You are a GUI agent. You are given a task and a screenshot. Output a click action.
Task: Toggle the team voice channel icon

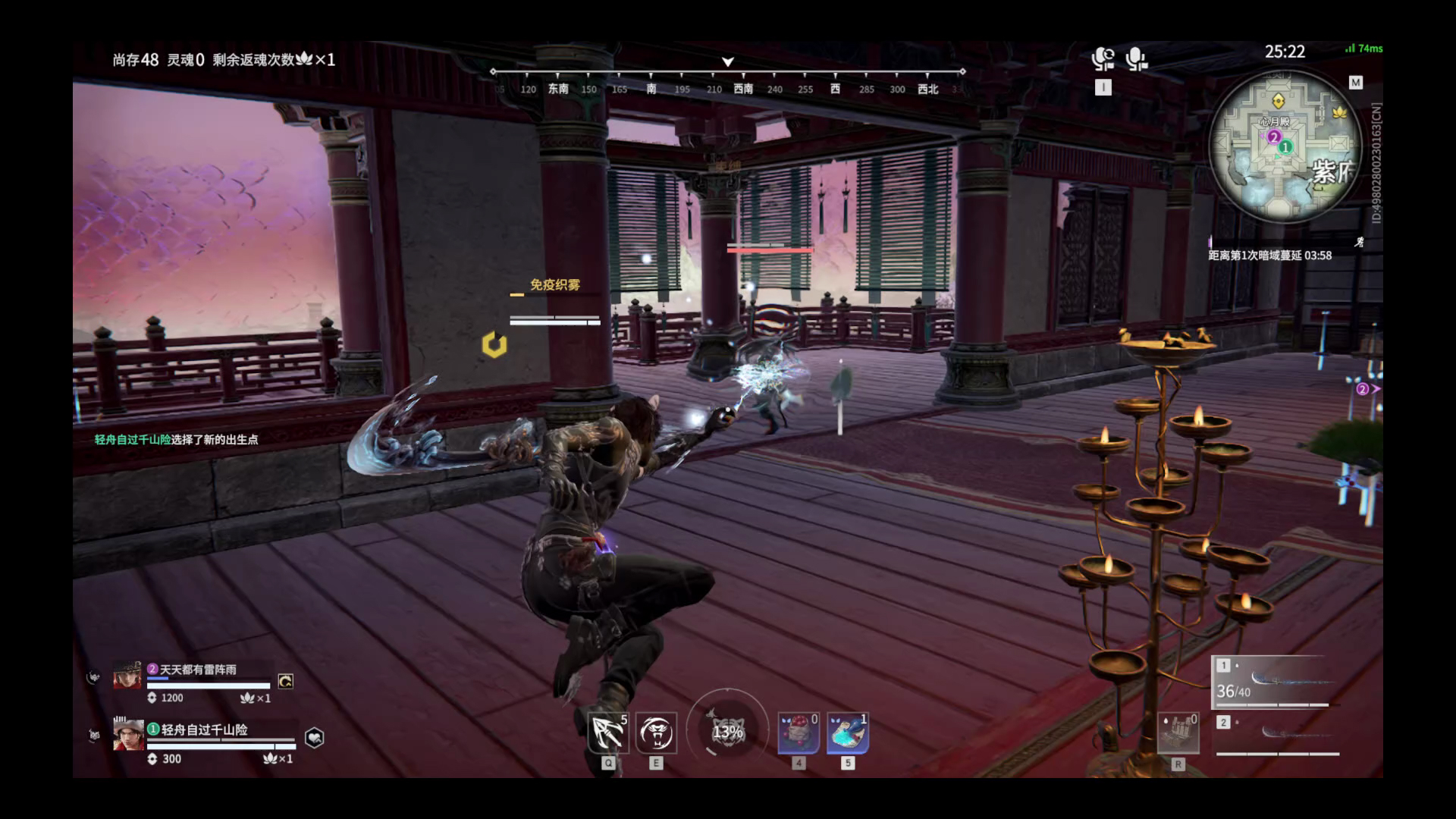1103,59
